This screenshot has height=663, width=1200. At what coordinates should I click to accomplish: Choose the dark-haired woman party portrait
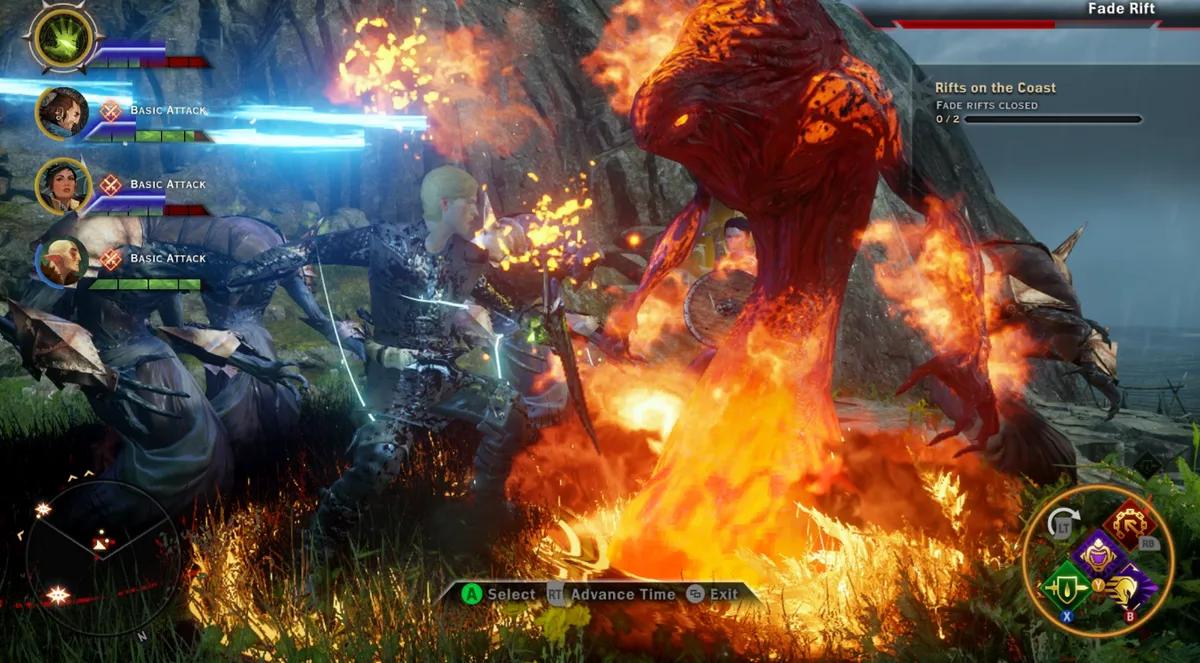click(x=63, y=186)
